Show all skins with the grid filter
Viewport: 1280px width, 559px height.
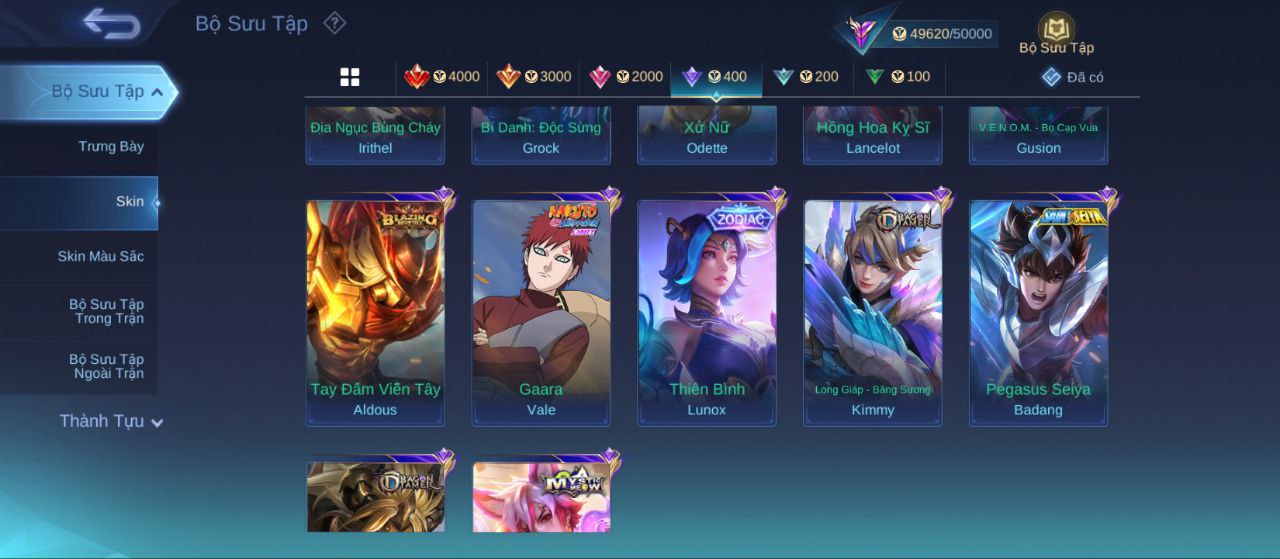tap(350, 77)
